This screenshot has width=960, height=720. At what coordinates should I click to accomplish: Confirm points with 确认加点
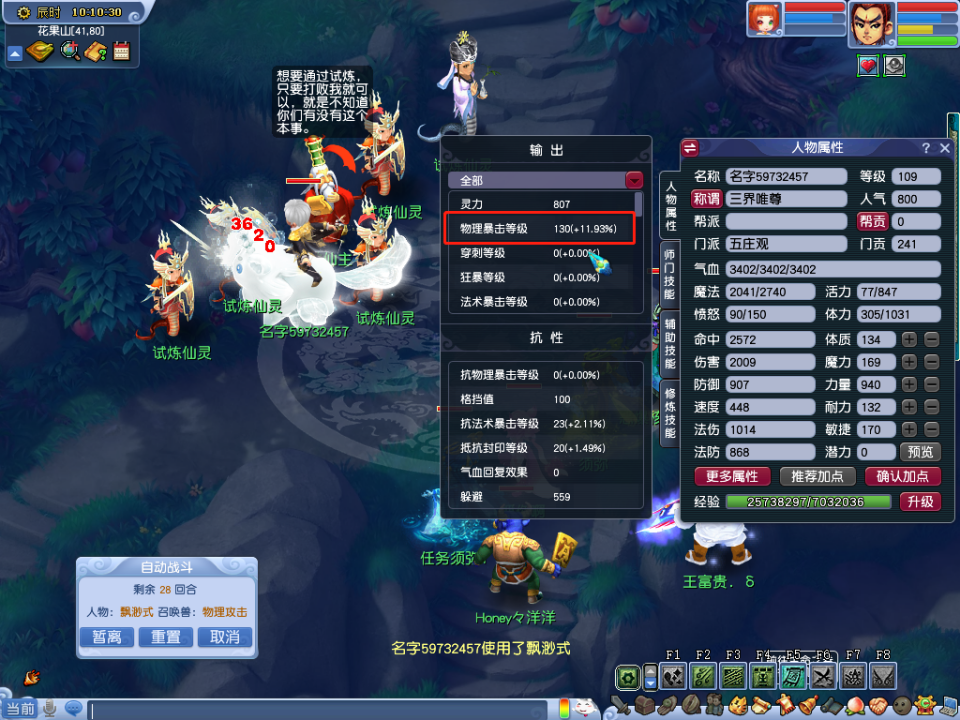902,476
